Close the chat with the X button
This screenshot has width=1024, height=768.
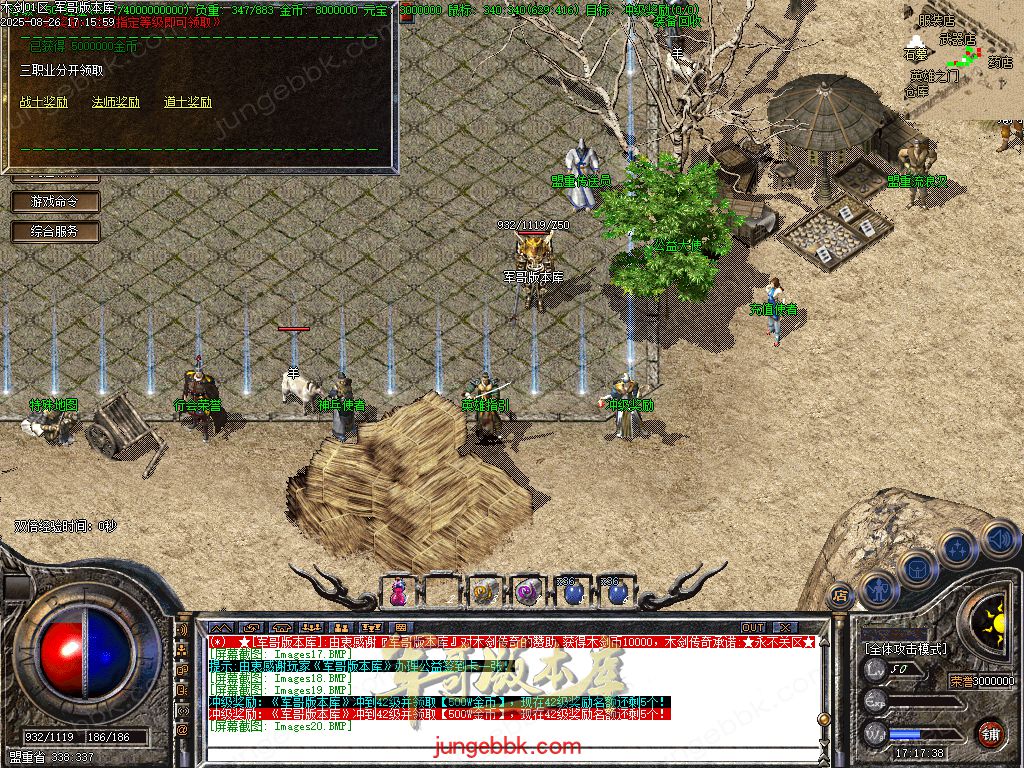(x=784, y=627)
